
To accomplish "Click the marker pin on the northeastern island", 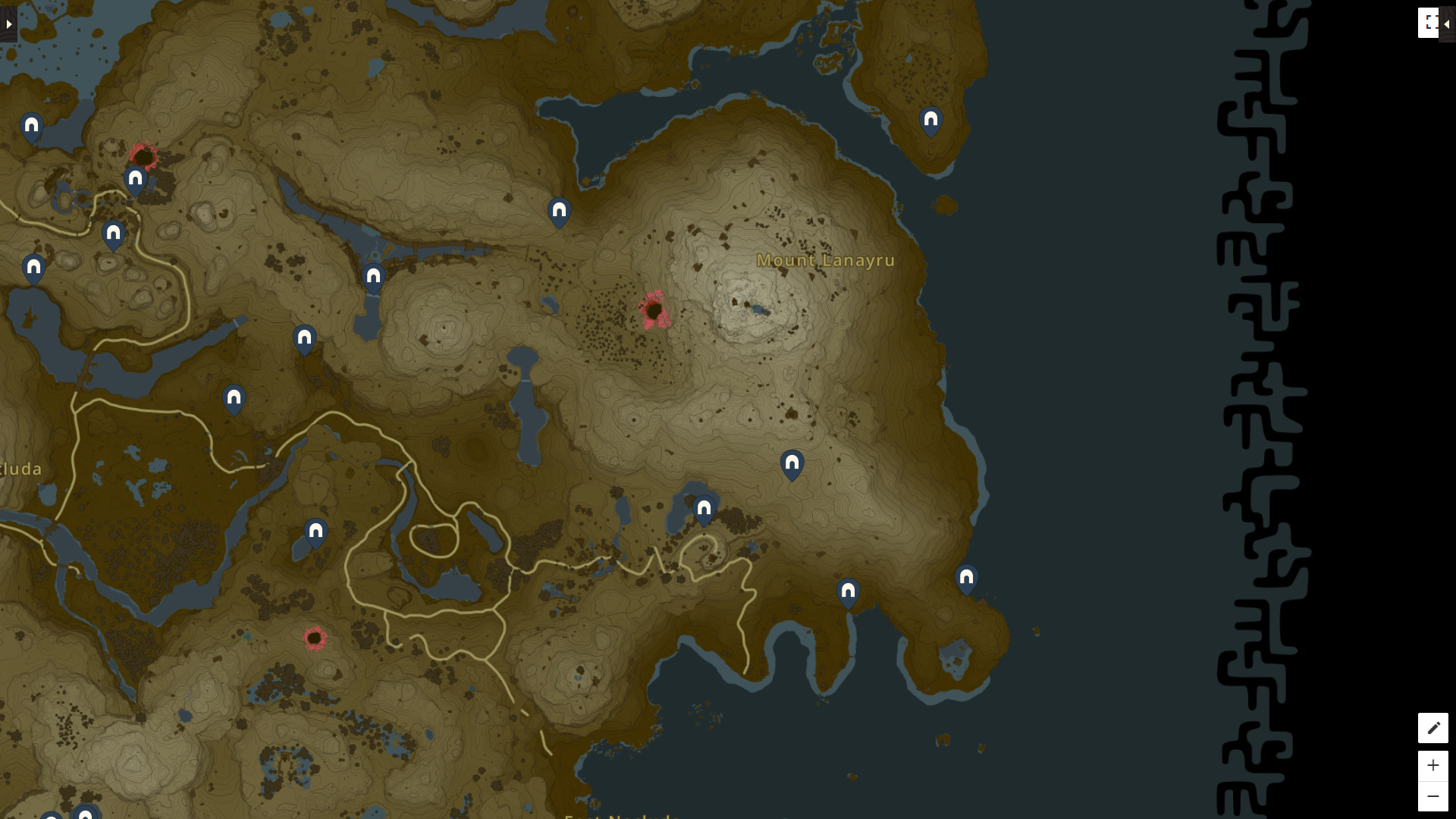I will pyautogui.click(x=930, y=119).
